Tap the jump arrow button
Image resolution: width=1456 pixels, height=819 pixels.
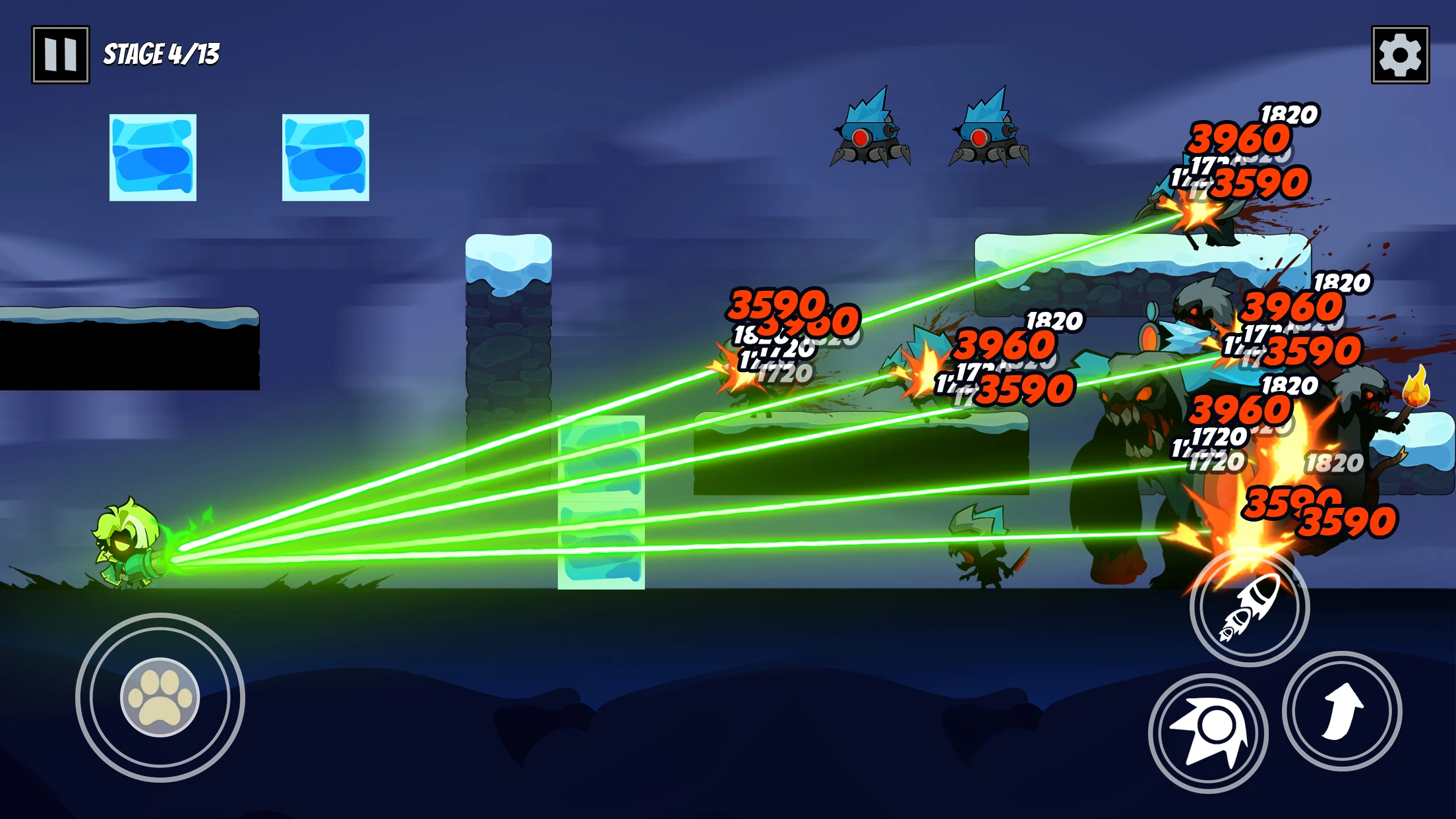pos(1341,712)
